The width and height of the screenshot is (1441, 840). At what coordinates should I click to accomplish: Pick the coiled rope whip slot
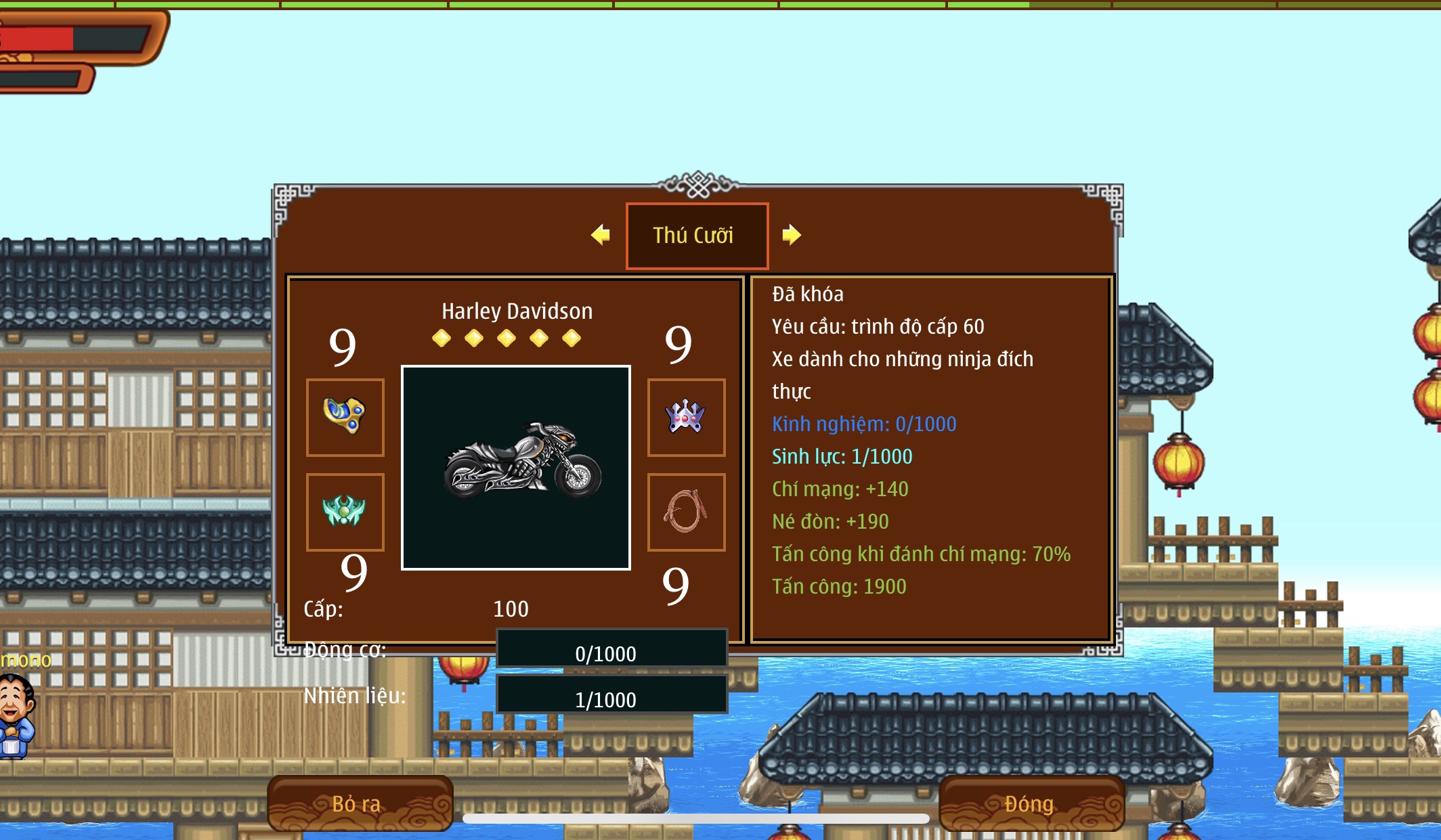point(686,512)
